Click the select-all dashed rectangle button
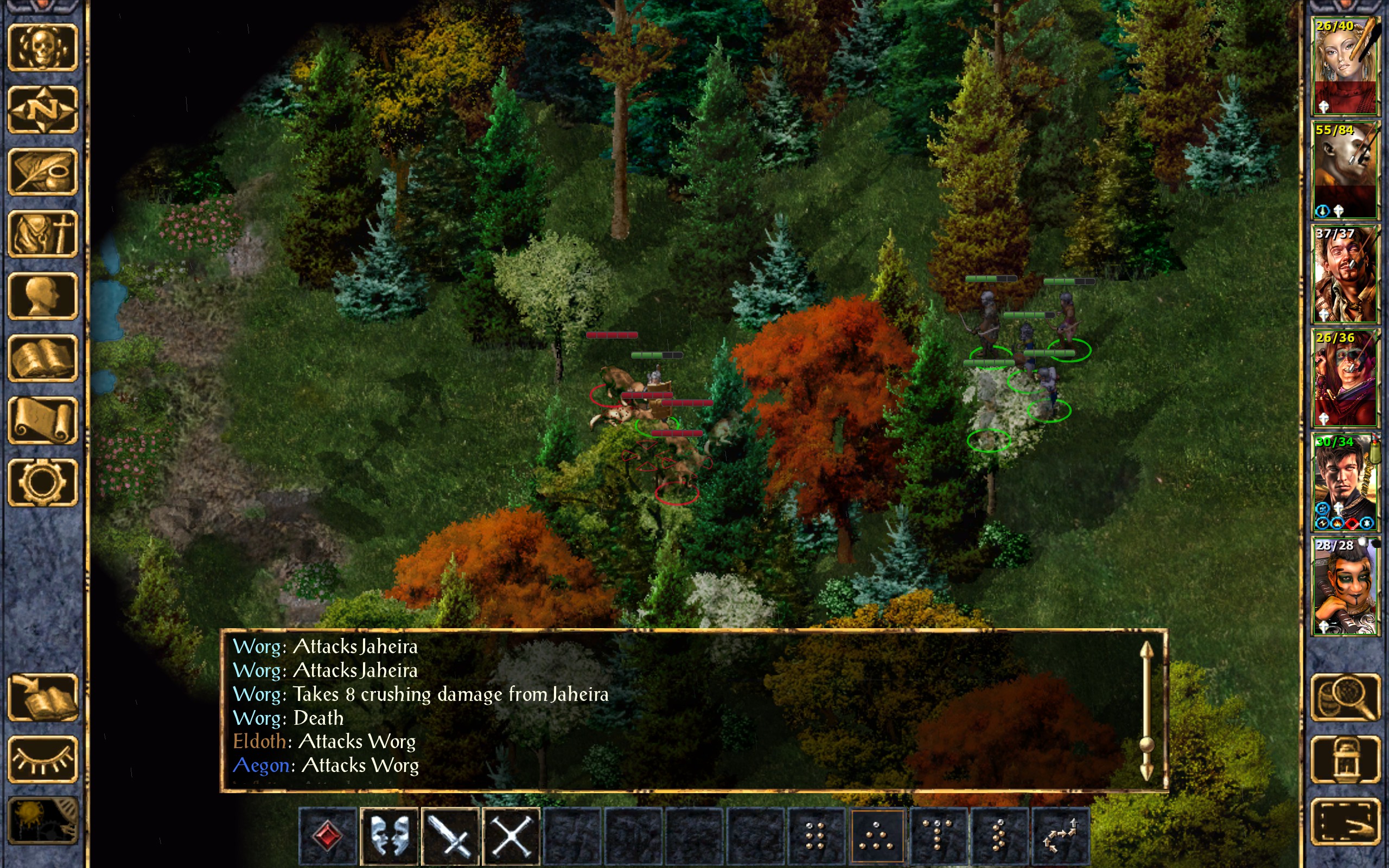The width and height of the screenshot is (1389, 868). 1346,821
